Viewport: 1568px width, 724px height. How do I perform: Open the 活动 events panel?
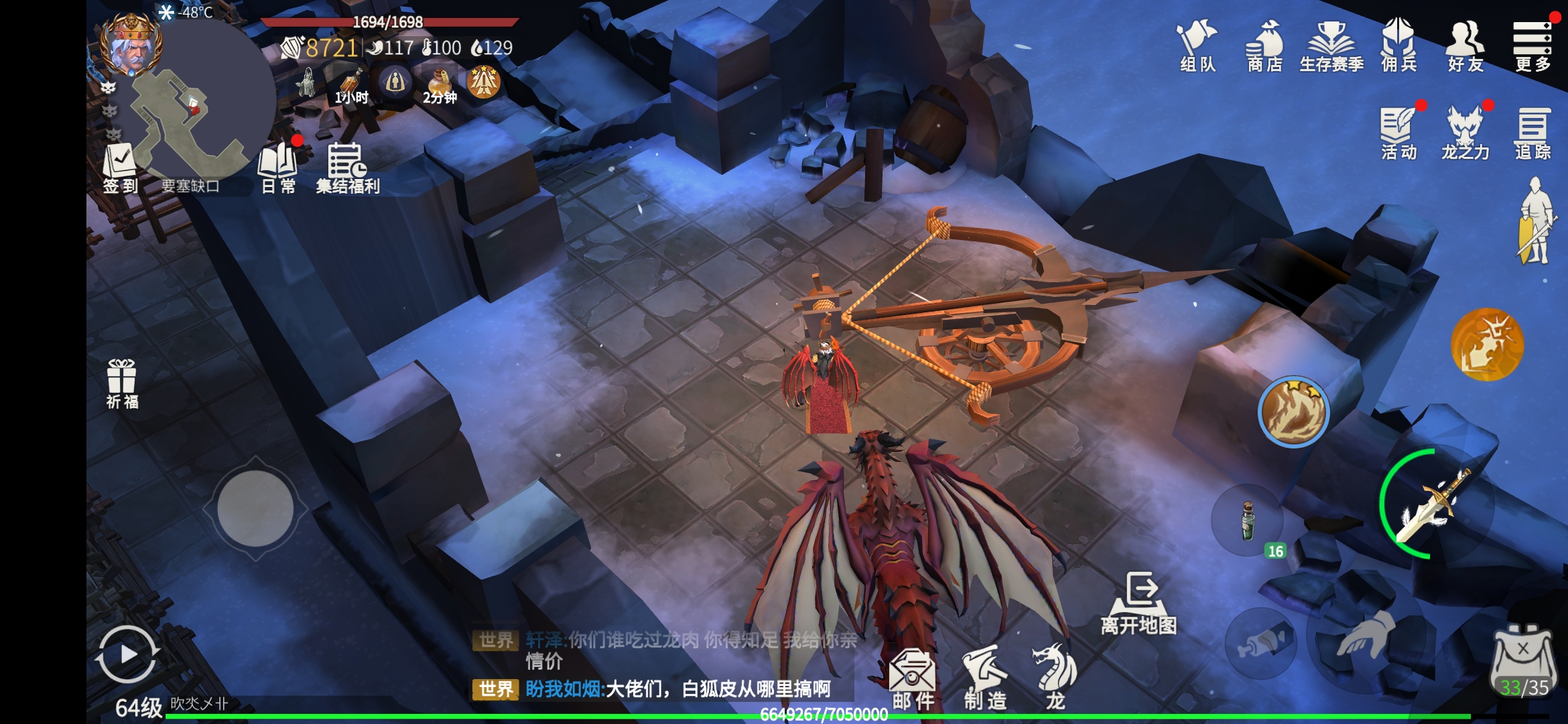tap(1399, 133)
